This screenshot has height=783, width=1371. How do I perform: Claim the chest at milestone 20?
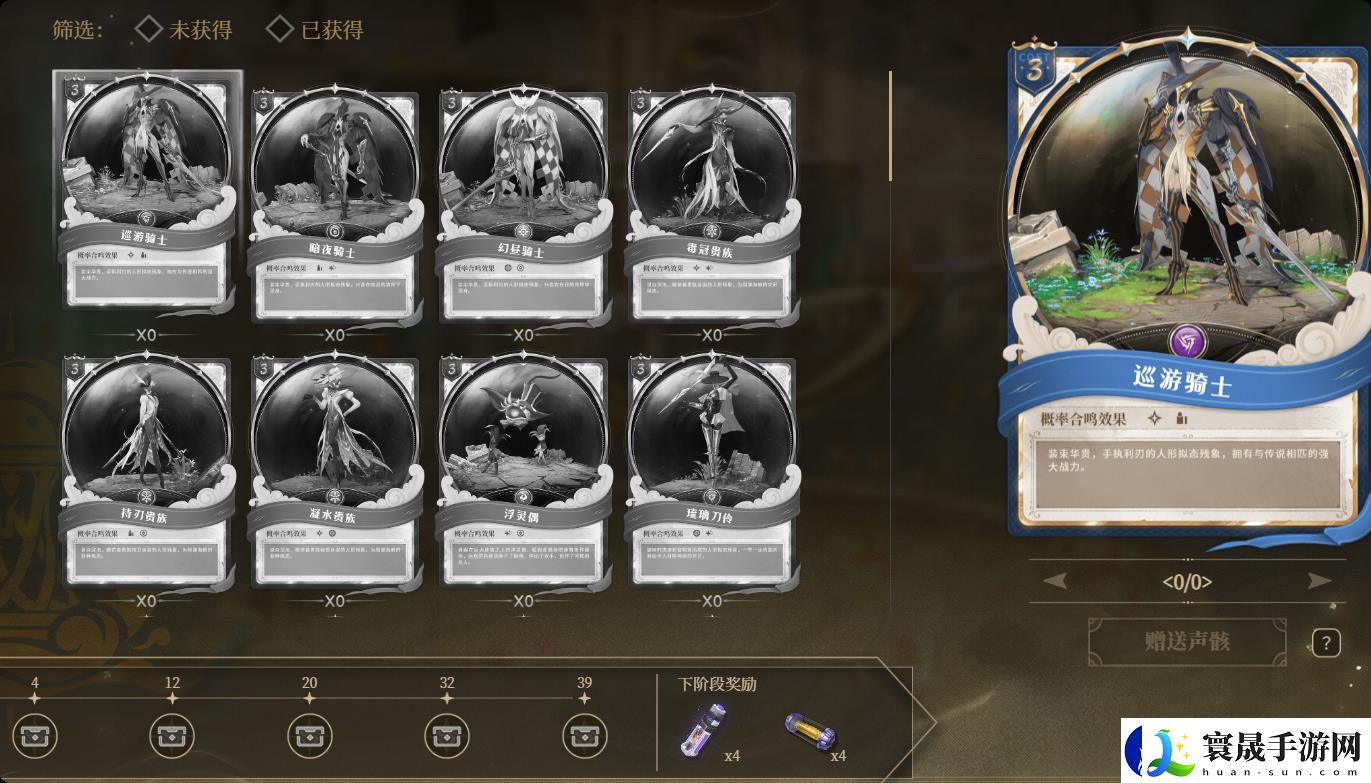tap(309, 737)
